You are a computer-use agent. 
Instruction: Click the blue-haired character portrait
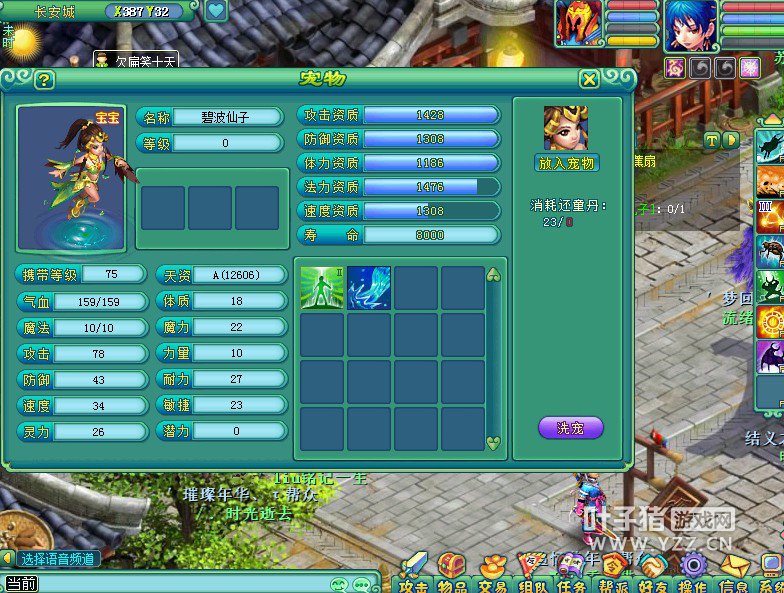point(691,25)
